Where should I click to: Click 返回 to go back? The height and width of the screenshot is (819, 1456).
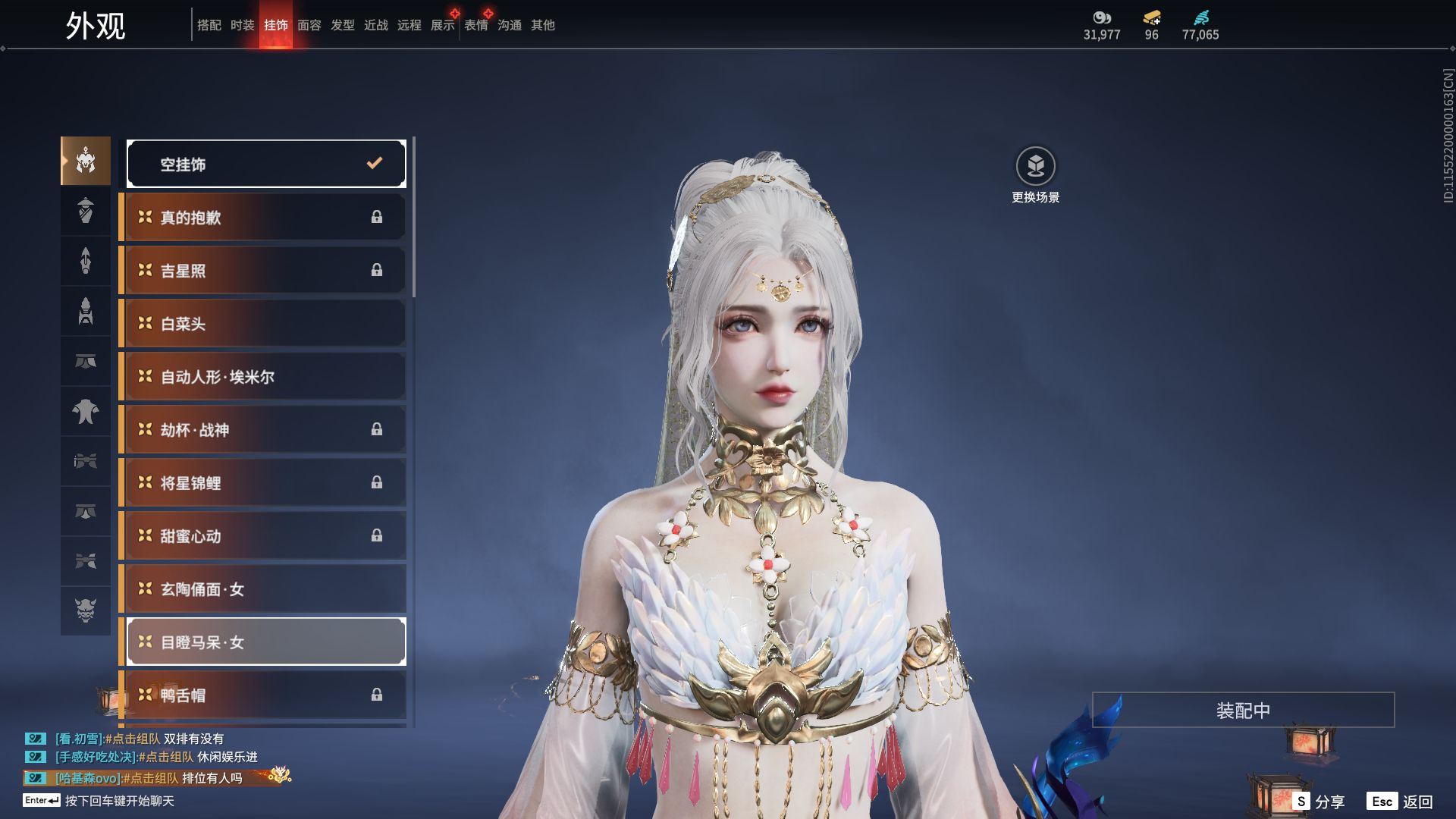click(x=1401, y=802)
